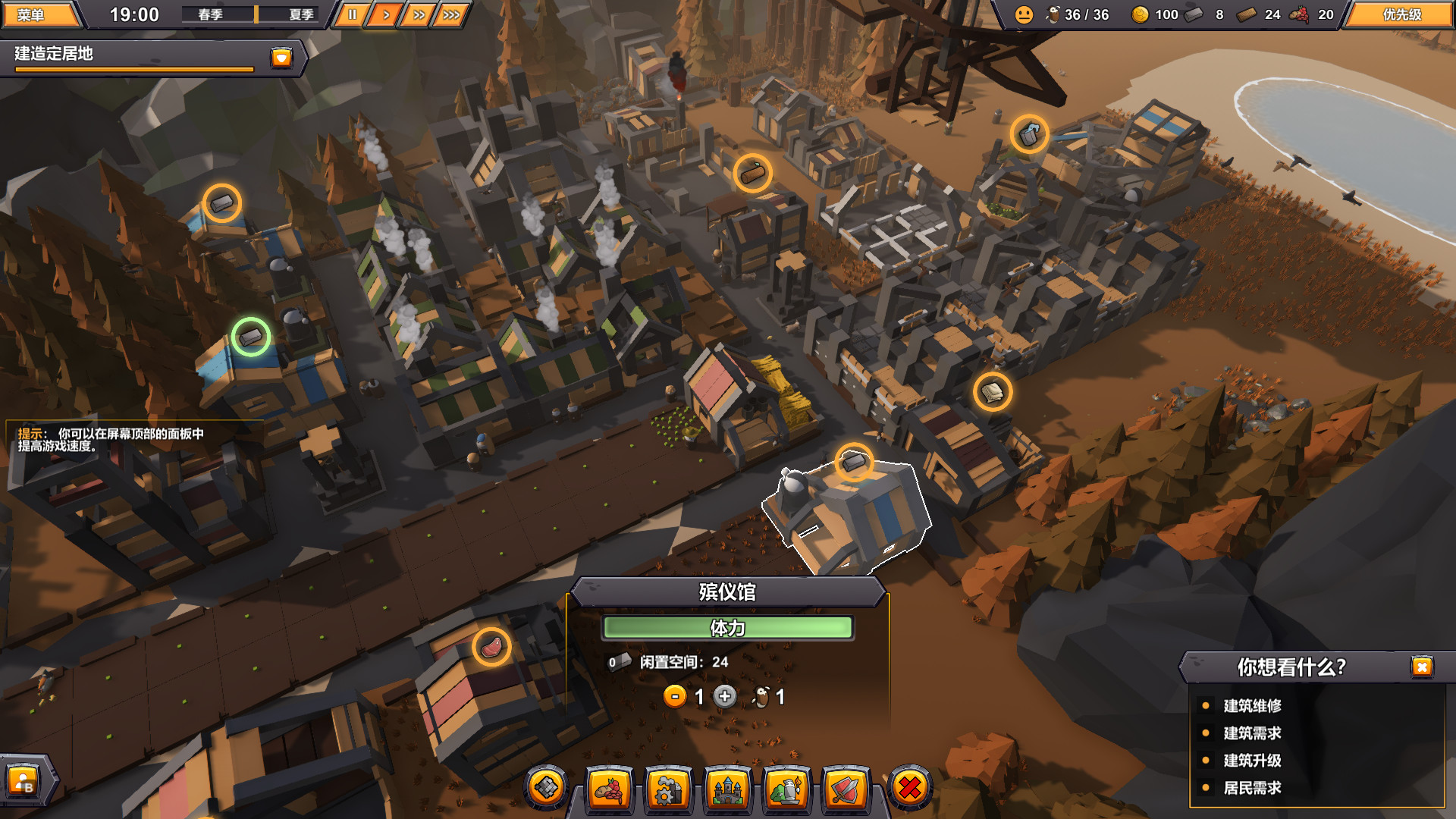Open the castle town buildings menu
1456x819 pixels.
pyautogui.click(x=729, y=789)
